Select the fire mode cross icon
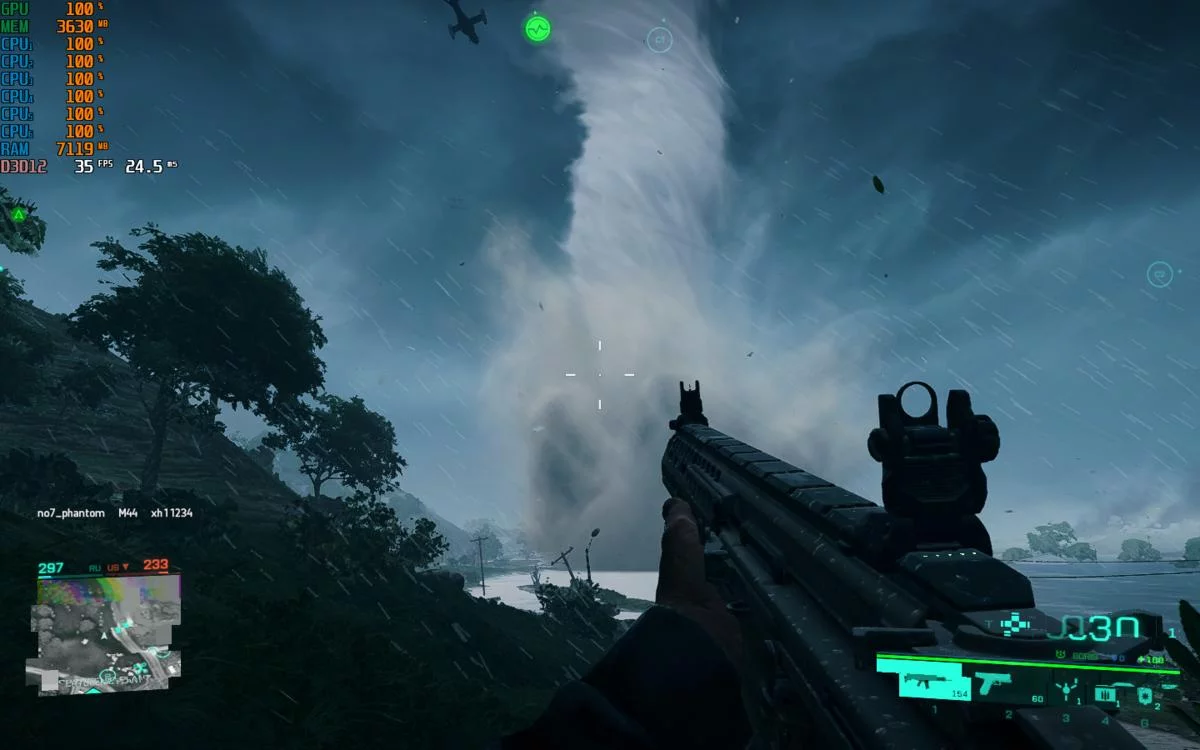Screen dimensions: 1200x750 point(1017,623)
